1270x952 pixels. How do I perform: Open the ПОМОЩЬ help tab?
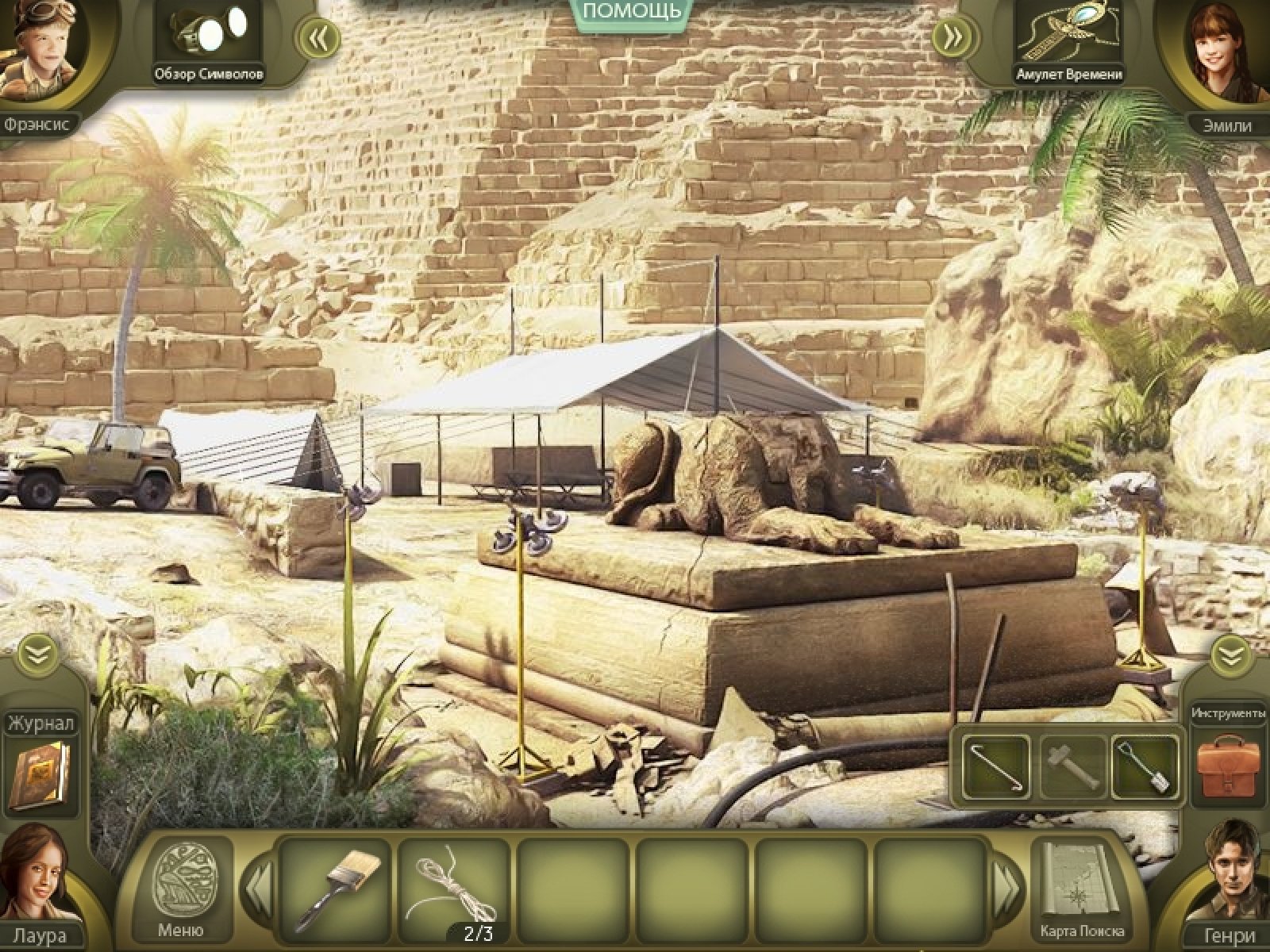point(631,13)
